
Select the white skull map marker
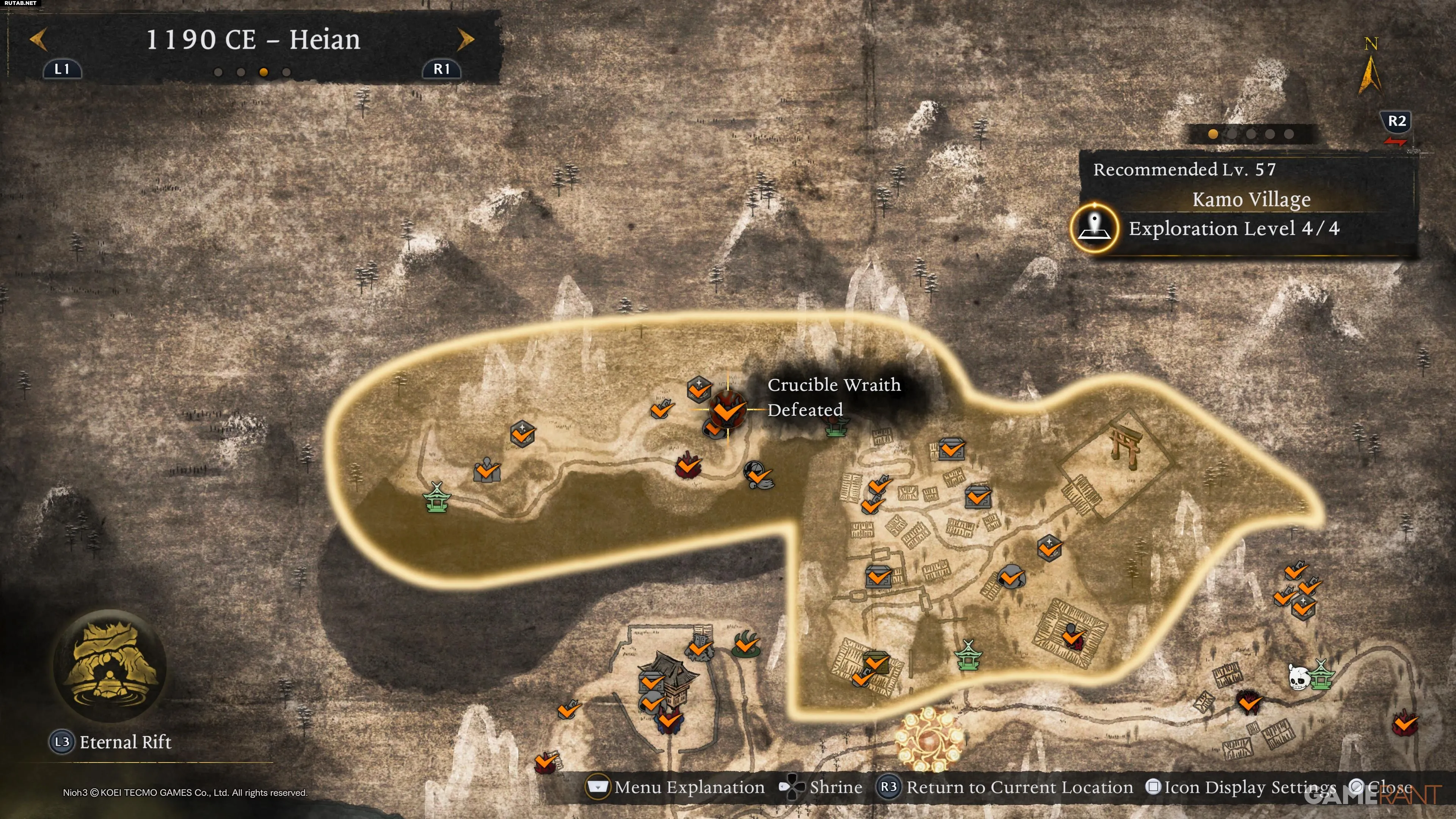click(x=1298, y=677)
